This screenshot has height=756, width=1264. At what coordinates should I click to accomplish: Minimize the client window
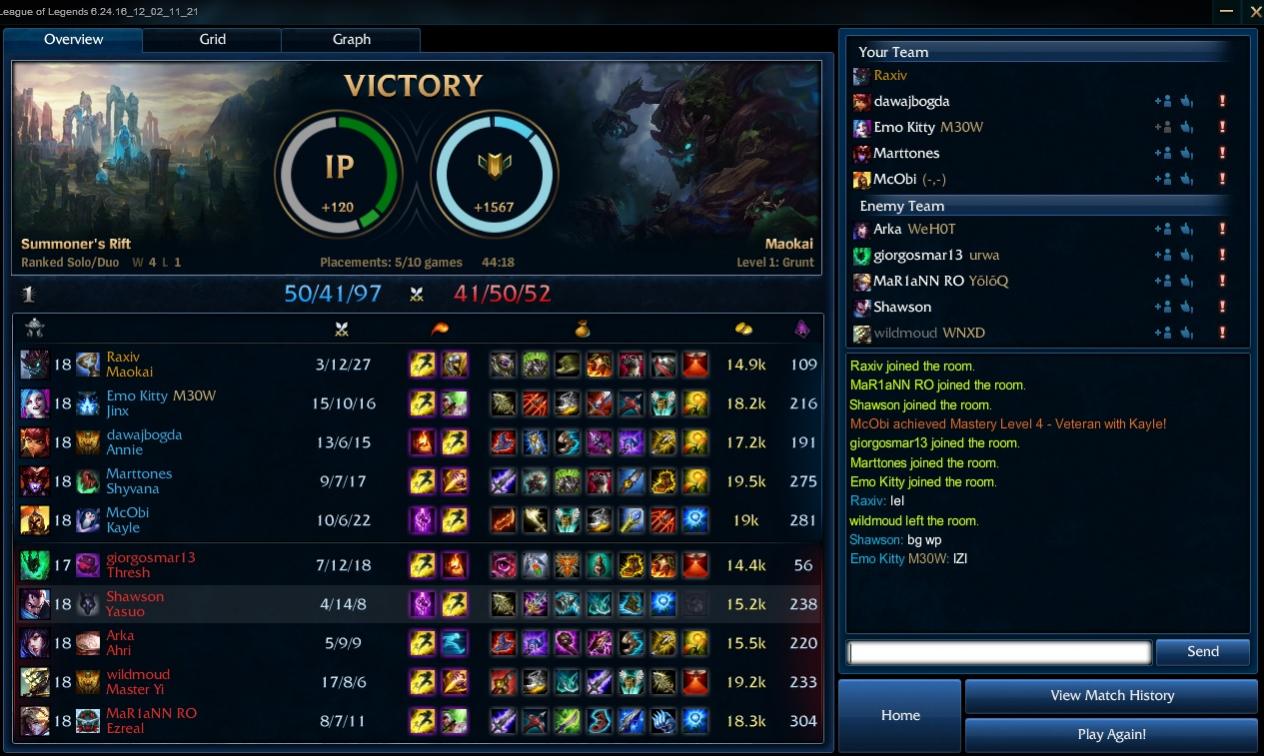click(1227, 12)
